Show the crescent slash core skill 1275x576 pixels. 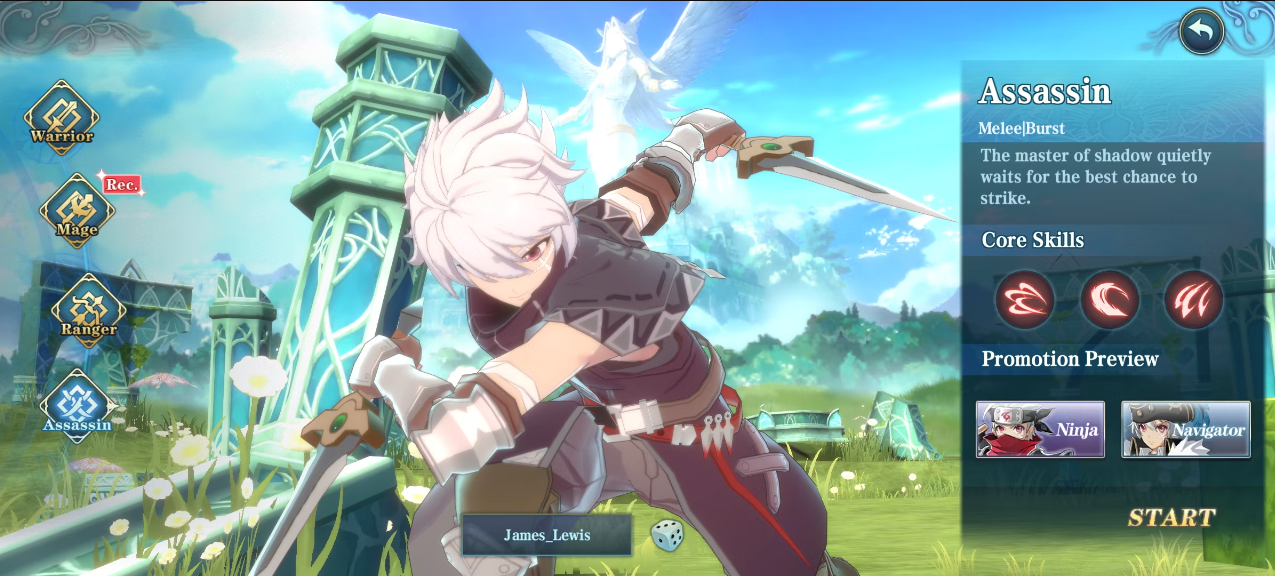tap(1109, 299)
